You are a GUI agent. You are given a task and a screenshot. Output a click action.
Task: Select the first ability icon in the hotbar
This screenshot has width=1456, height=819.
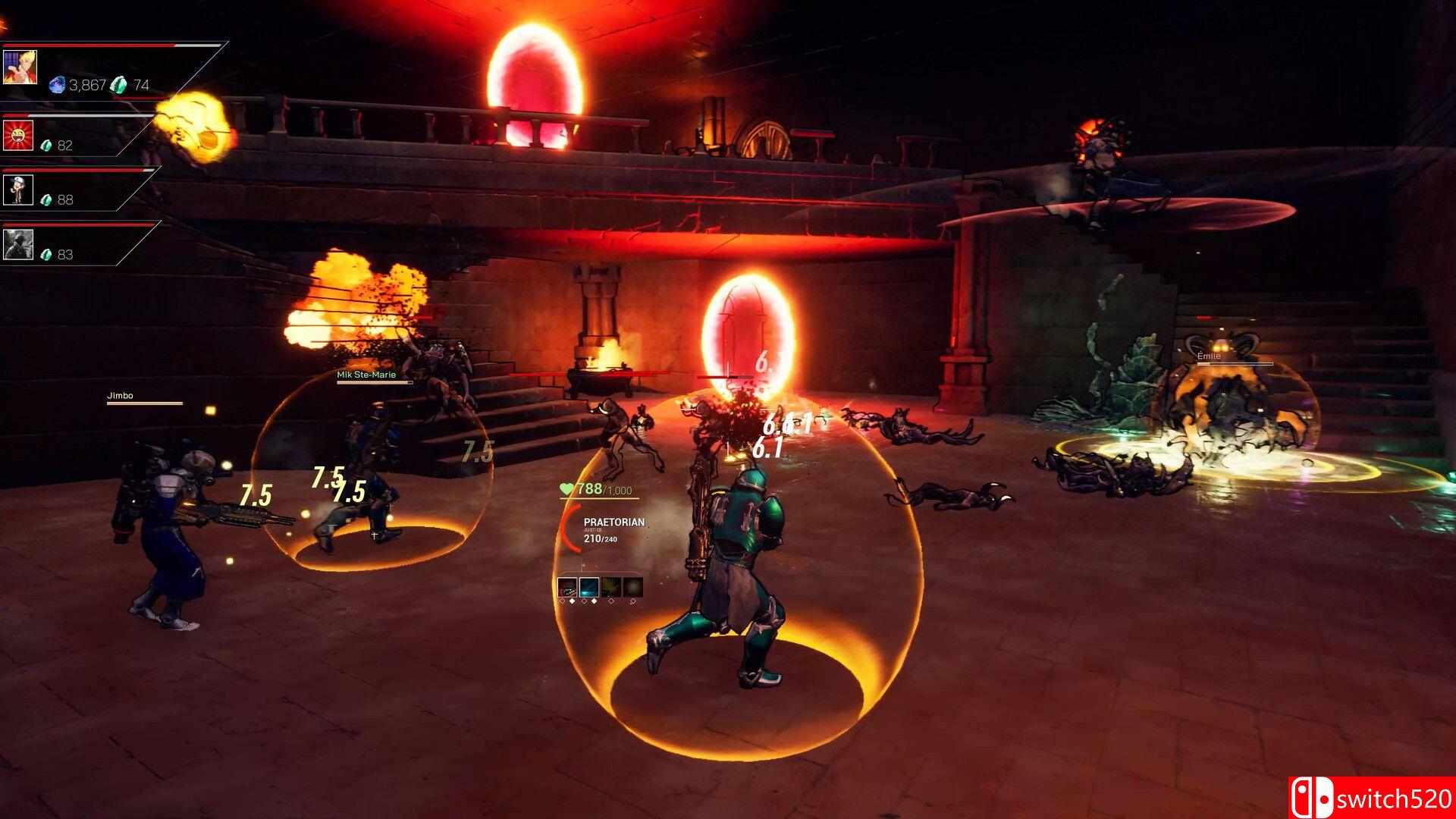567,587
